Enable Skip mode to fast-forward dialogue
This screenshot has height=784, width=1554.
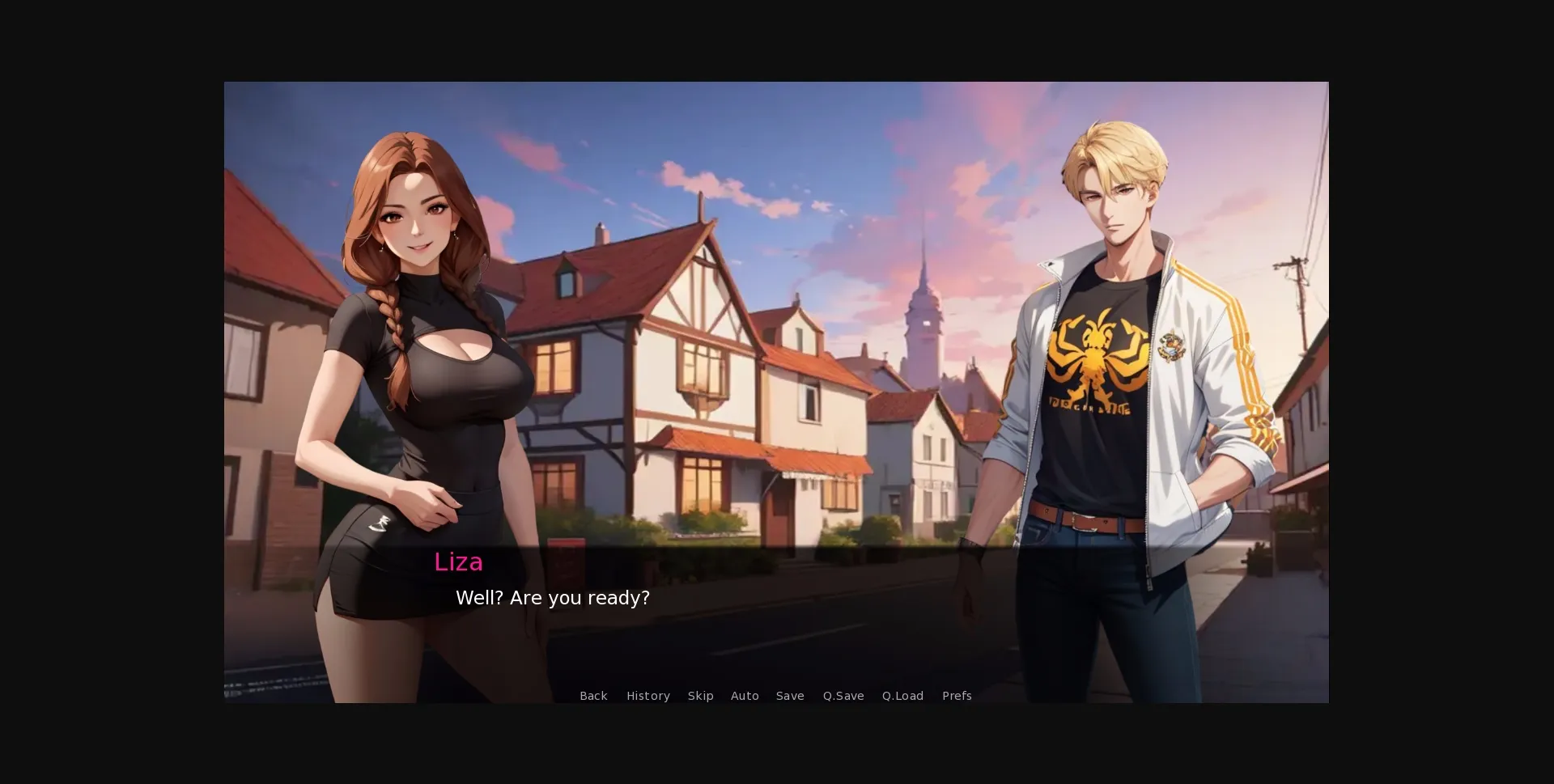700,696
